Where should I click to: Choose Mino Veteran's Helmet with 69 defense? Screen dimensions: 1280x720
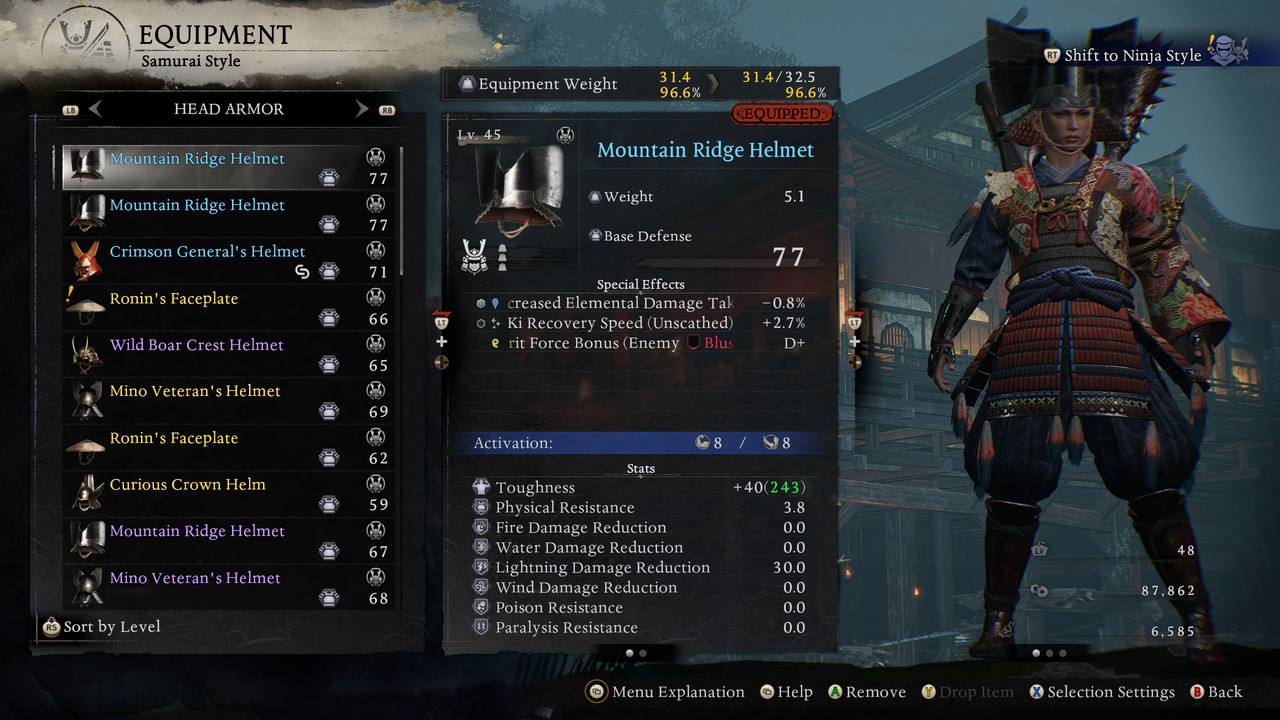195,392
